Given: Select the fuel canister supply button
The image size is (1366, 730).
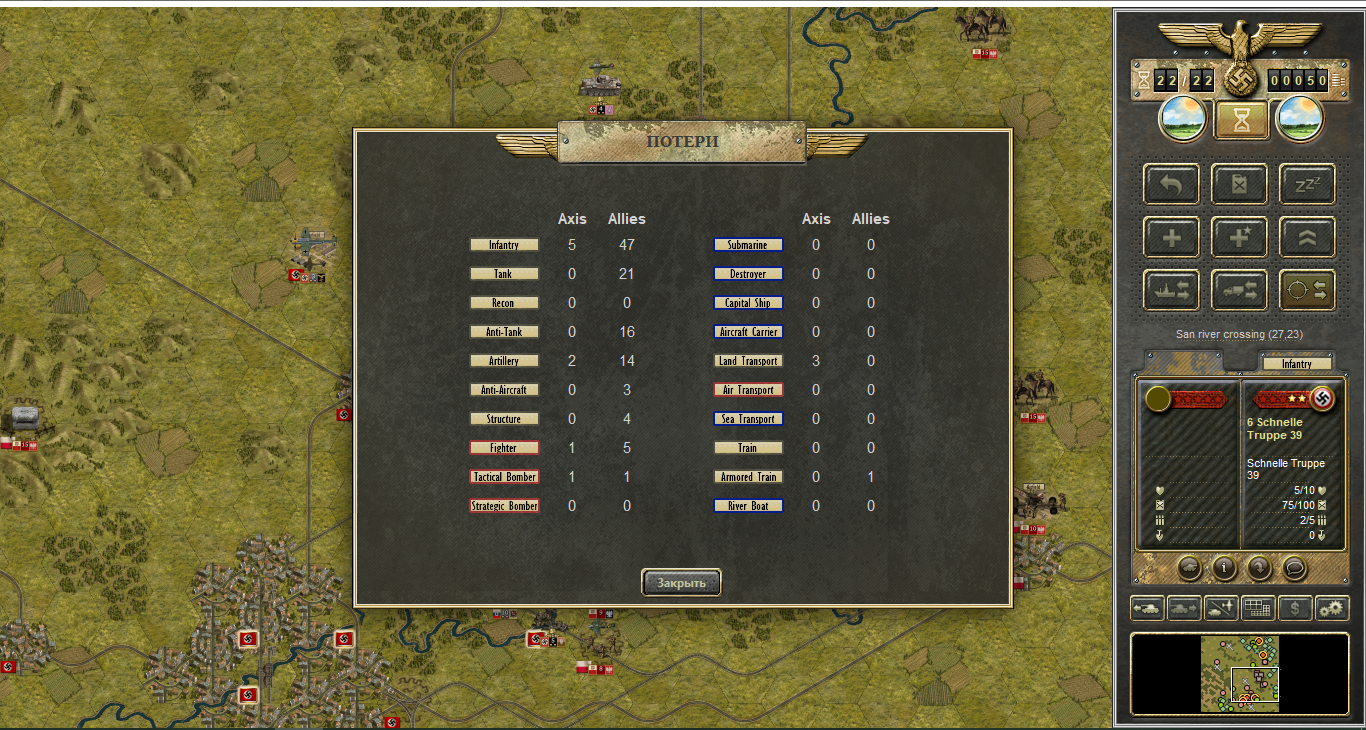Looking at the screenshot, I should pyautogui.click(x=1239, y=184).
